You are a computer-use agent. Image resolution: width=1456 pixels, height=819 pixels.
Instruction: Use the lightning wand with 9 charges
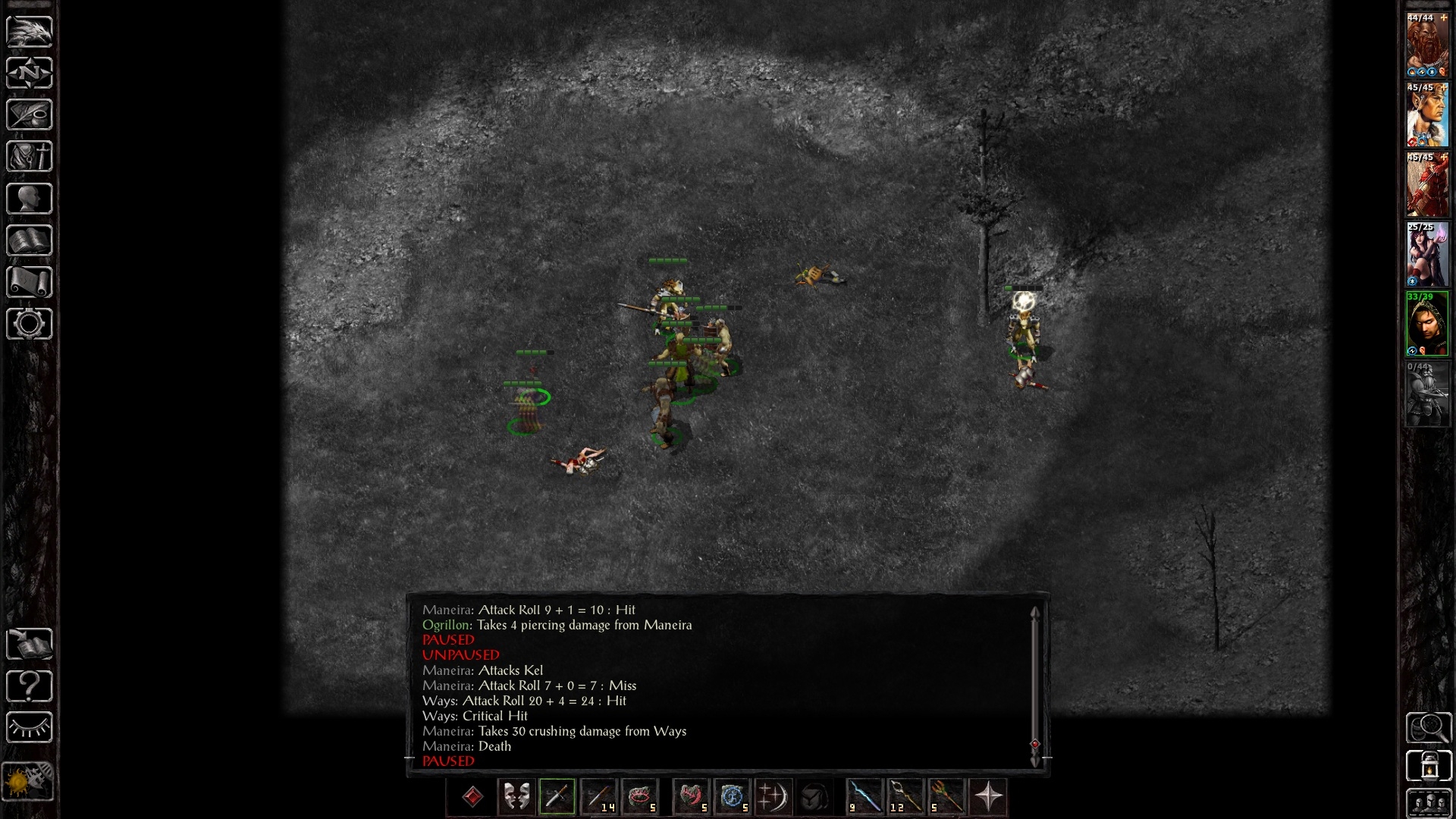(864, 797)
